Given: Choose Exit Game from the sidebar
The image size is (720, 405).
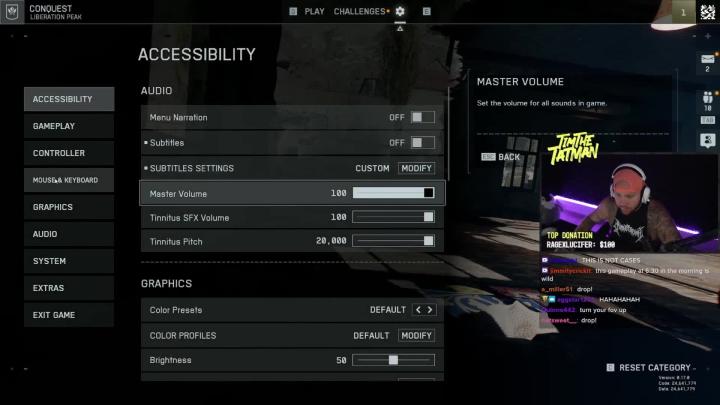Looking at the screenshot, I should tap(69, 315).
